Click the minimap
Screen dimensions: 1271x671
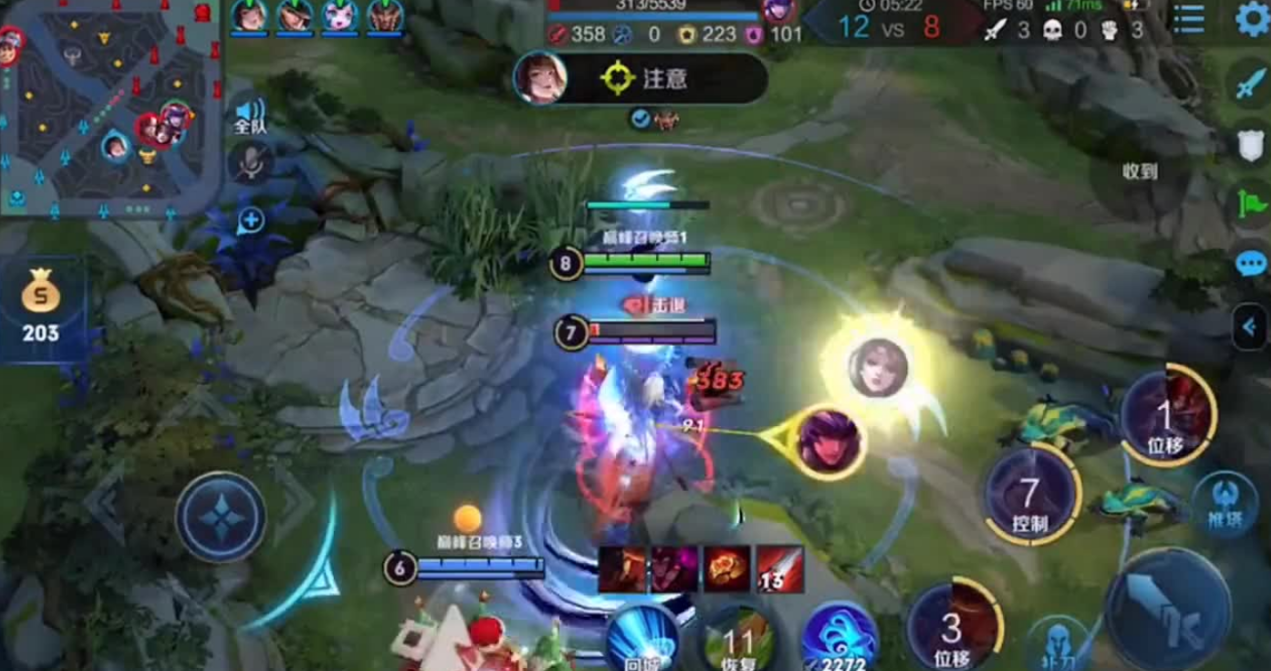coord(108,108)
